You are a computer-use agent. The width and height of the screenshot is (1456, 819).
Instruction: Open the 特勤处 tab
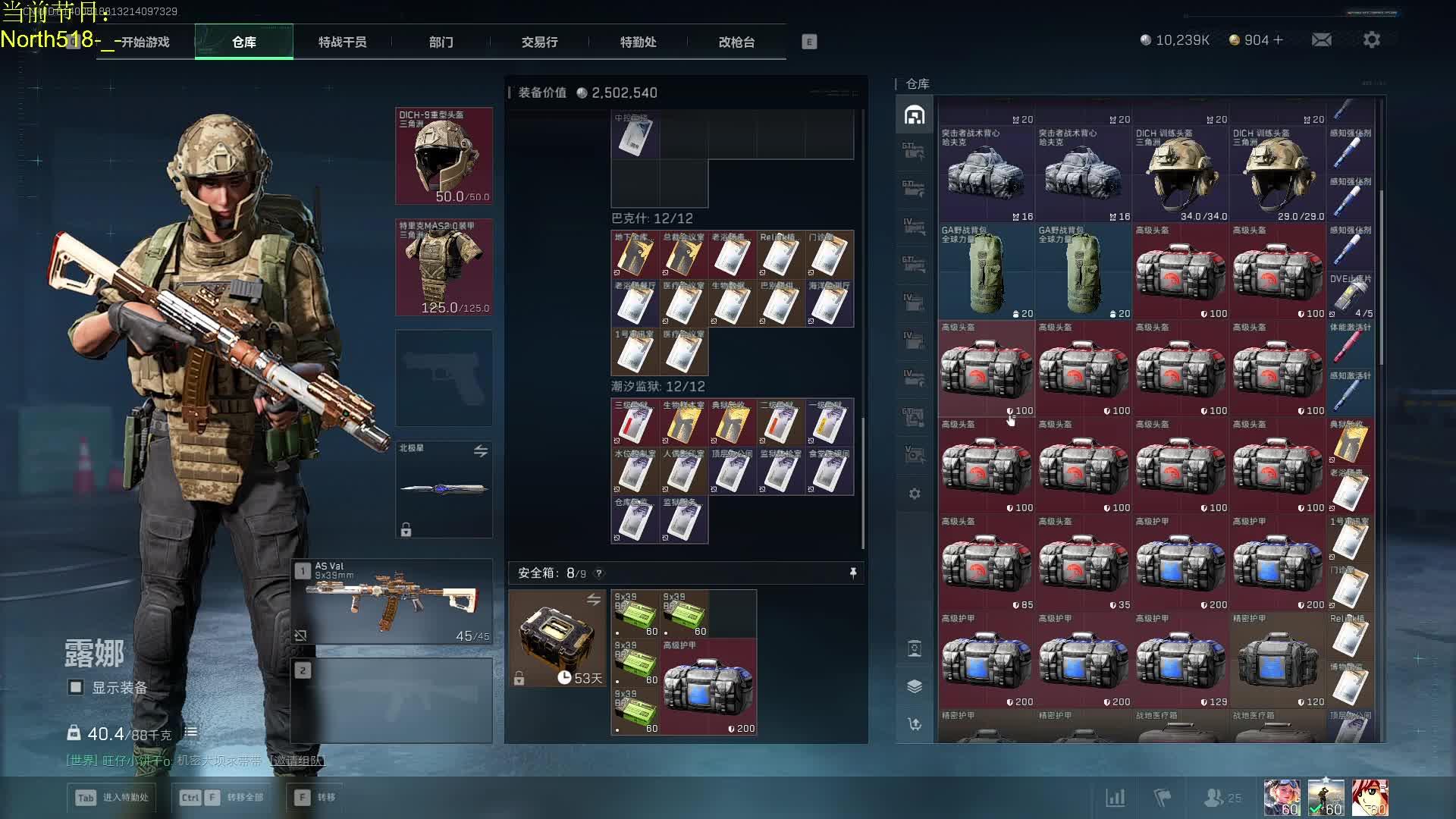pos(638,42)
